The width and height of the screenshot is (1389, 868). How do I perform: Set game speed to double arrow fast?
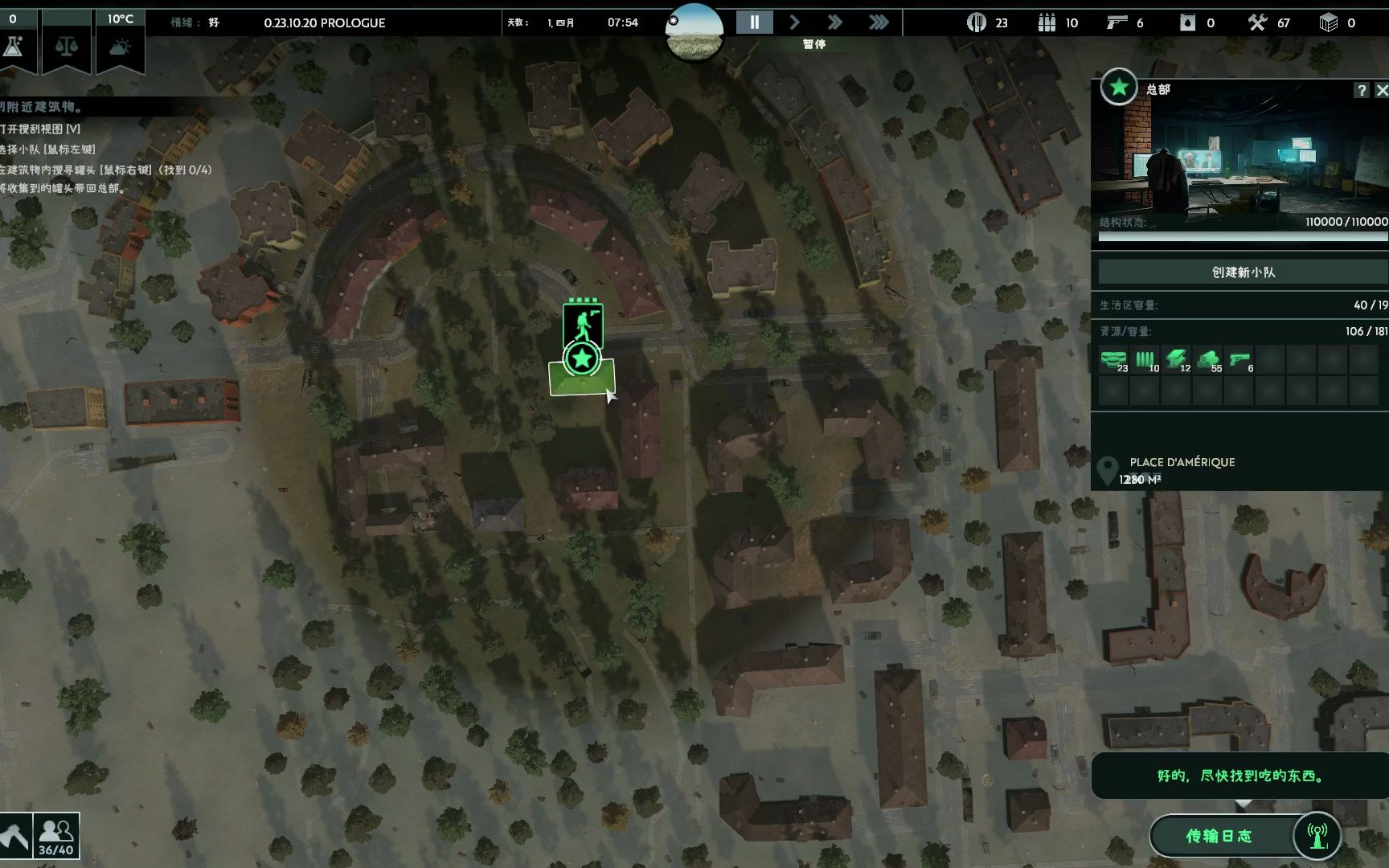[835, 23]
